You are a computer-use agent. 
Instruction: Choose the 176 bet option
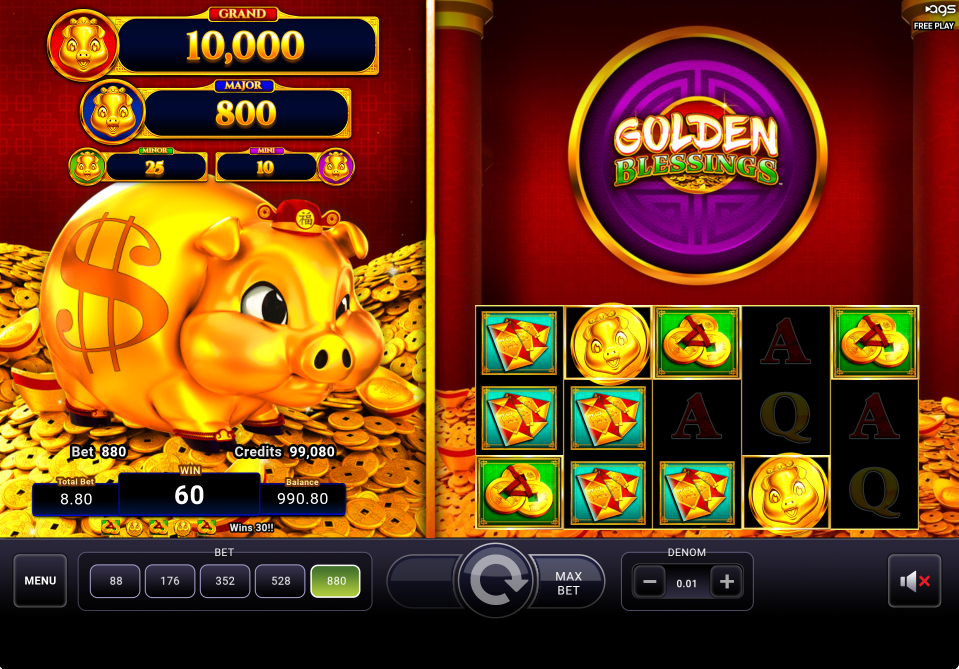pyautogui.click(x=171, y=581)
